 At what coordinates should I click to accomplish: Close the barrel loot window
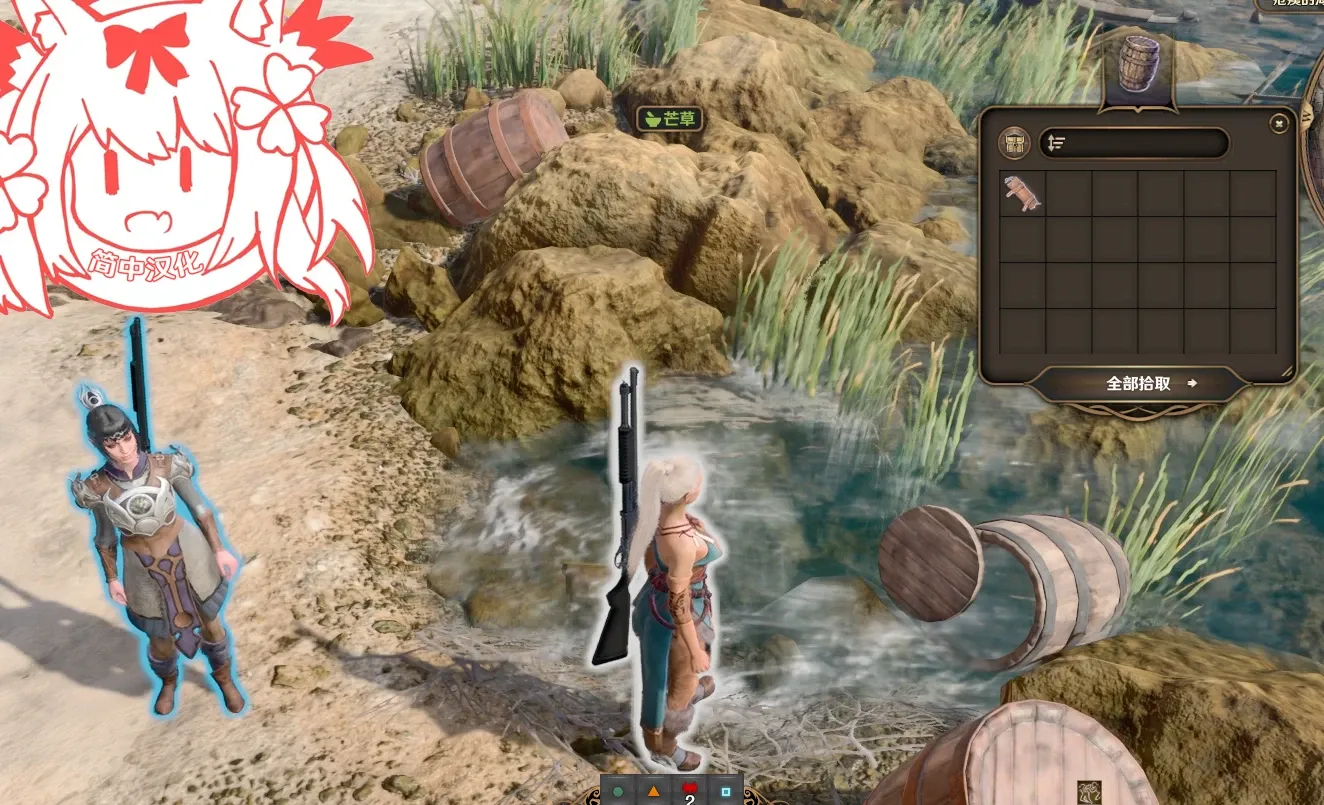point(1278,124)
